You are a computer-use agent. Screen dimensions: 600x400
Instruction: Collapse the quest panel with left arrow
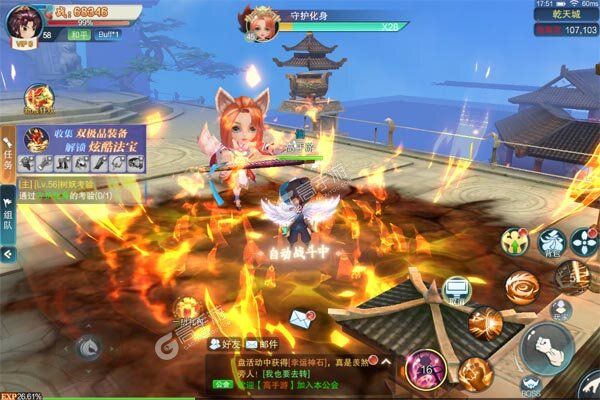(9, 255)
